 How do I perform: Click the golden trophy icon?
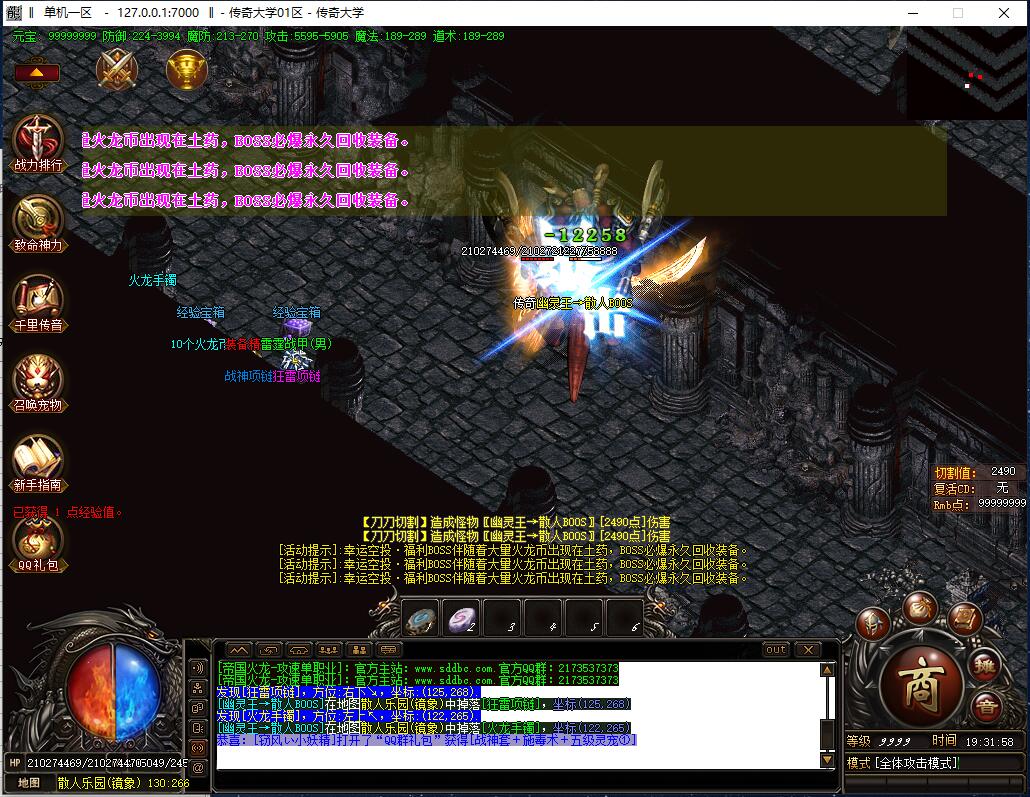[187, 69]
